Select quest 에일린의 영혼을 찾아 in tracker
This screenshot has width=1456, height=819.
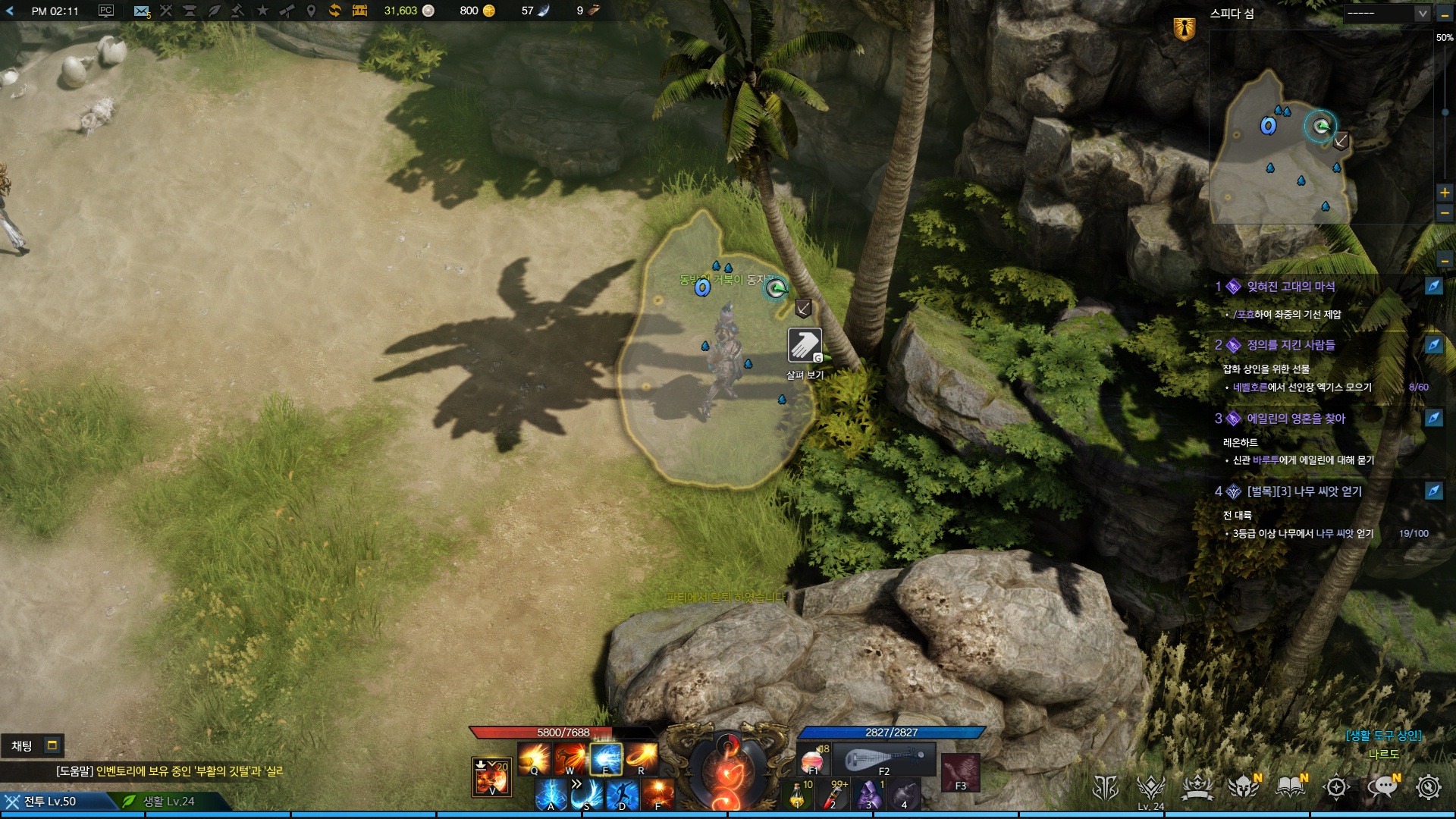tap(1295, 419)
